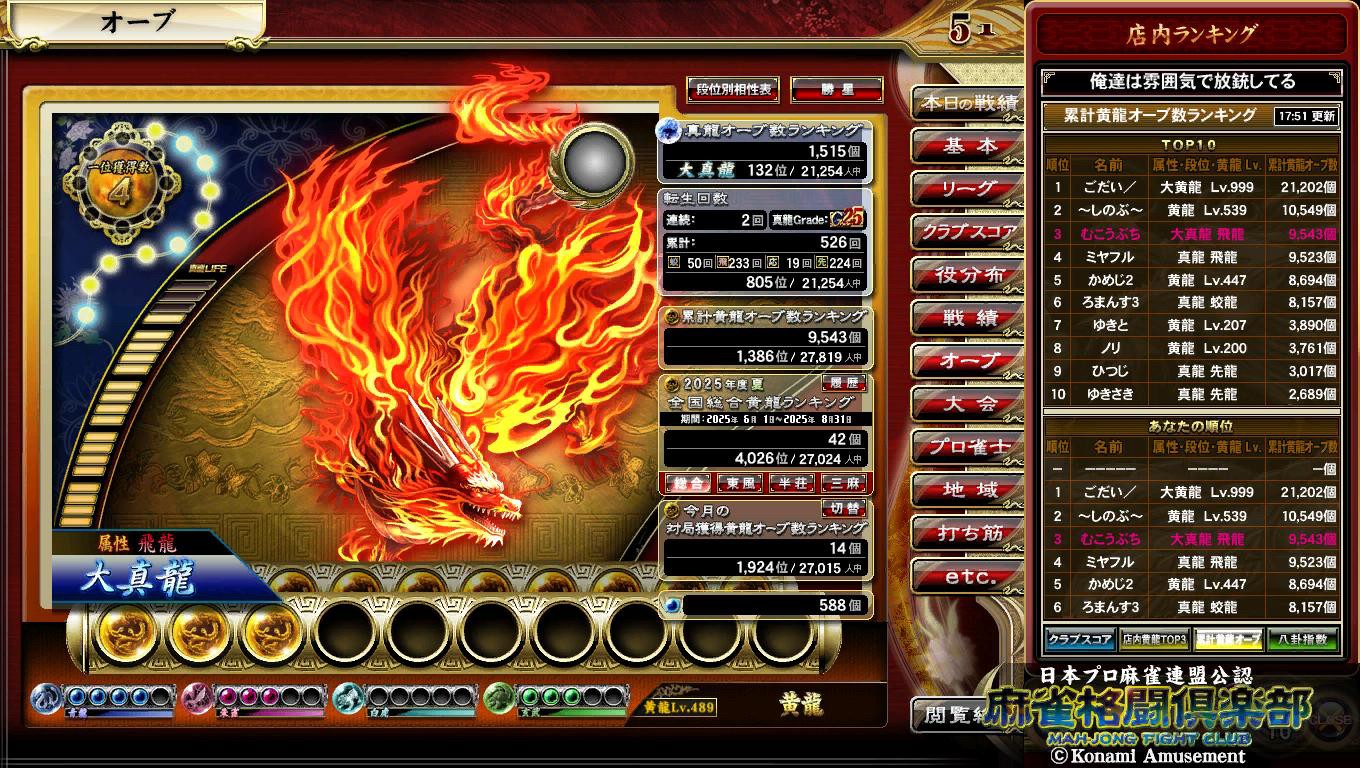Switch ranking filter to 東風

741,484
